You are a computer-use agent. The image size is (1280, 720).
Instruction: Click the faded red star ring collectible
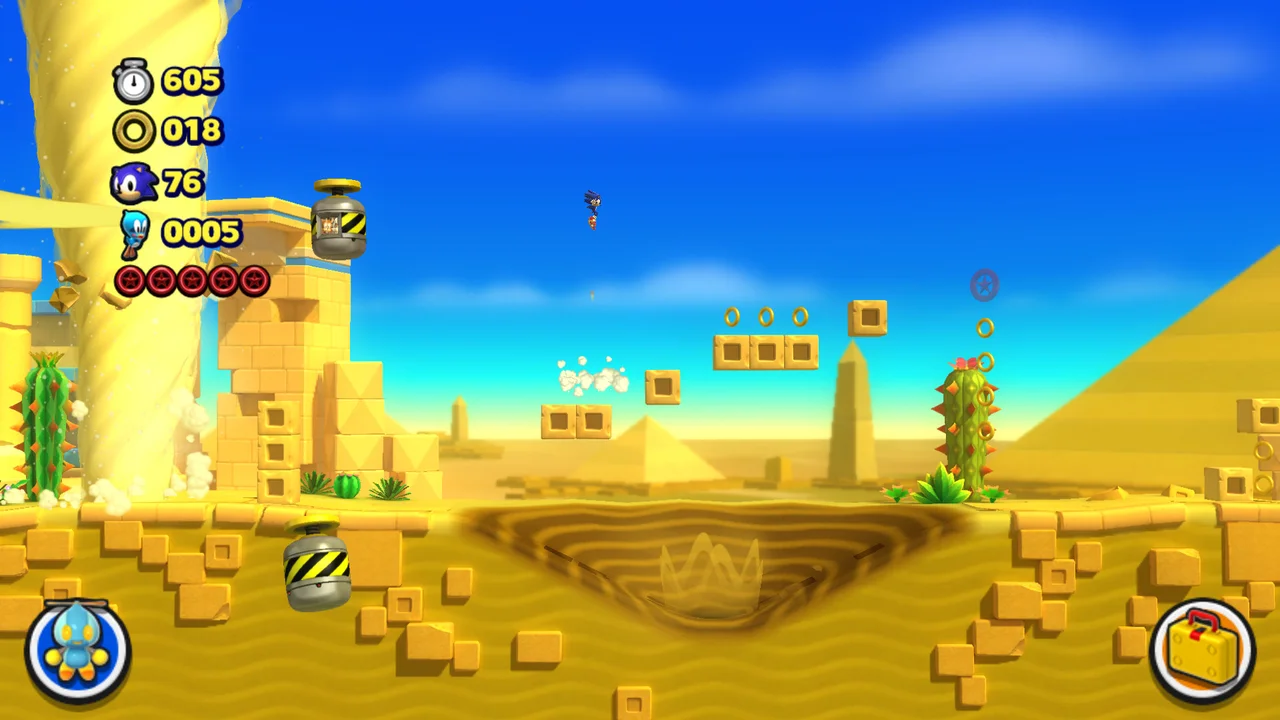coord(984,286)
